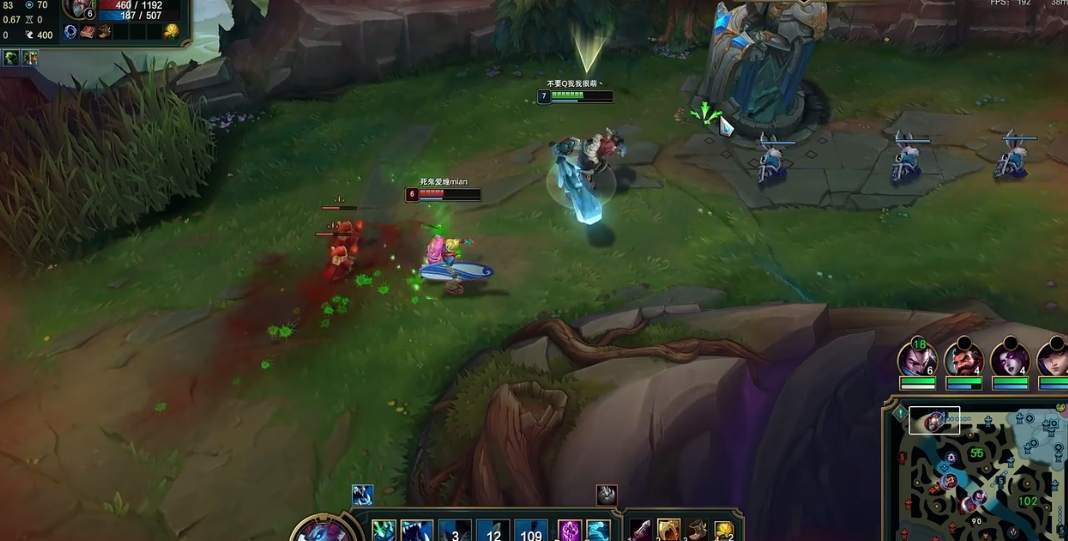This screenshot has height=541, width=1068.
Task: Activate the ability showing a 12 cooldown
Action: click(492, 531)
